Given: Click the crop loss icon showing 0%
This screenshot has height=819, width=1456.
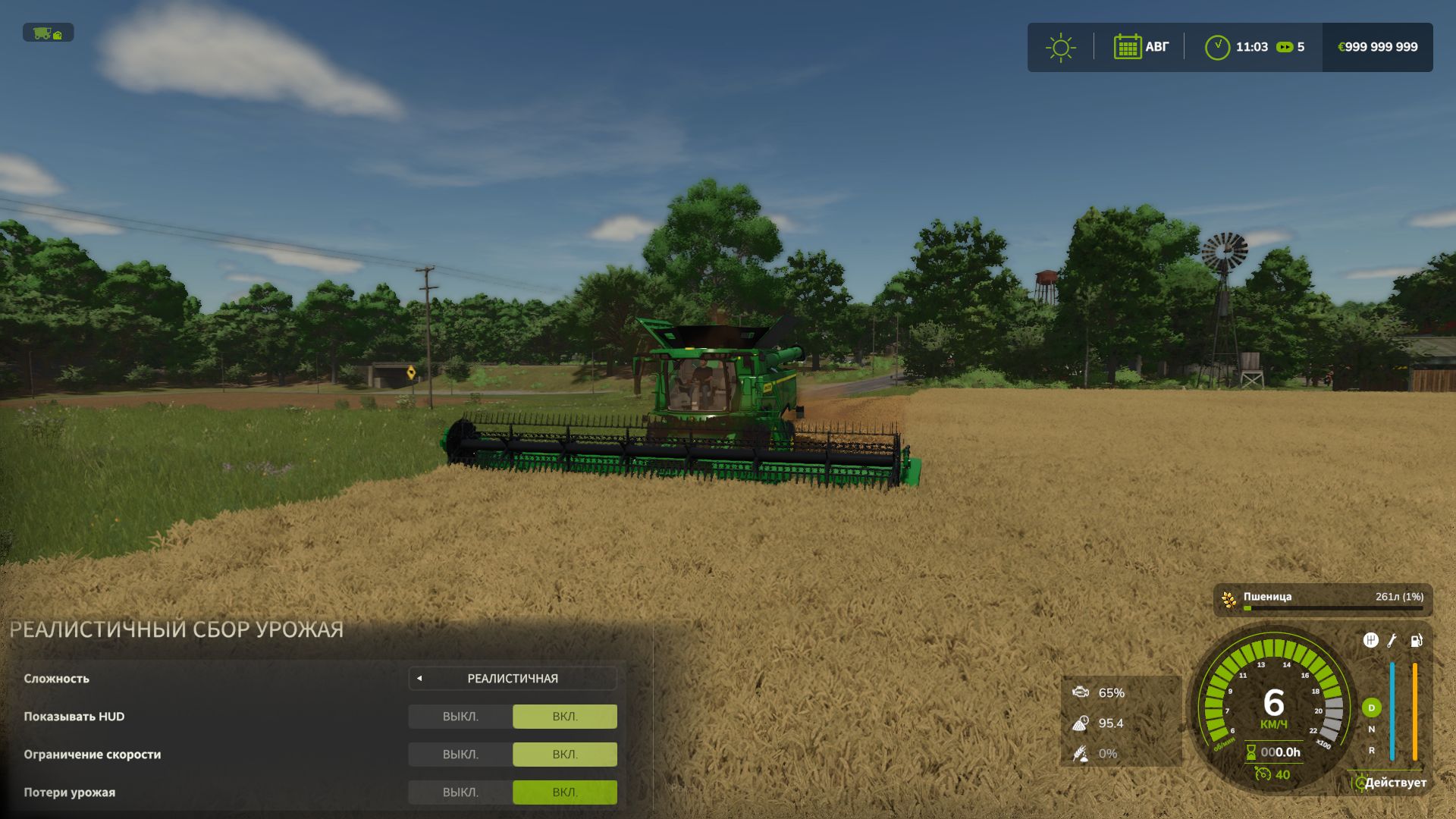Looking at the screenshot, I should tap(1080, 754).
